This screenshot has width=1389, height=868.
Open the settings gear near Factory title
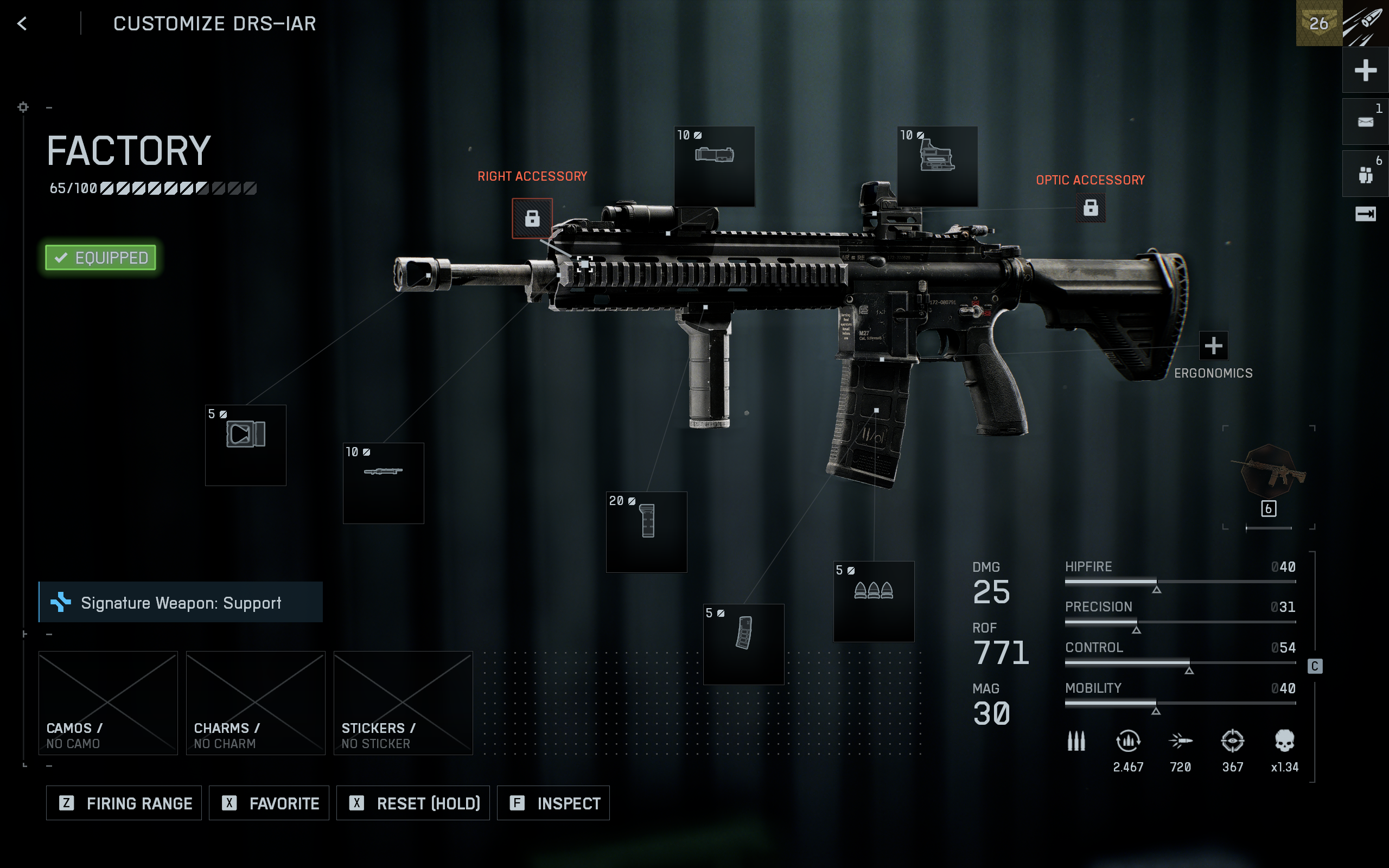pos(23,107)
